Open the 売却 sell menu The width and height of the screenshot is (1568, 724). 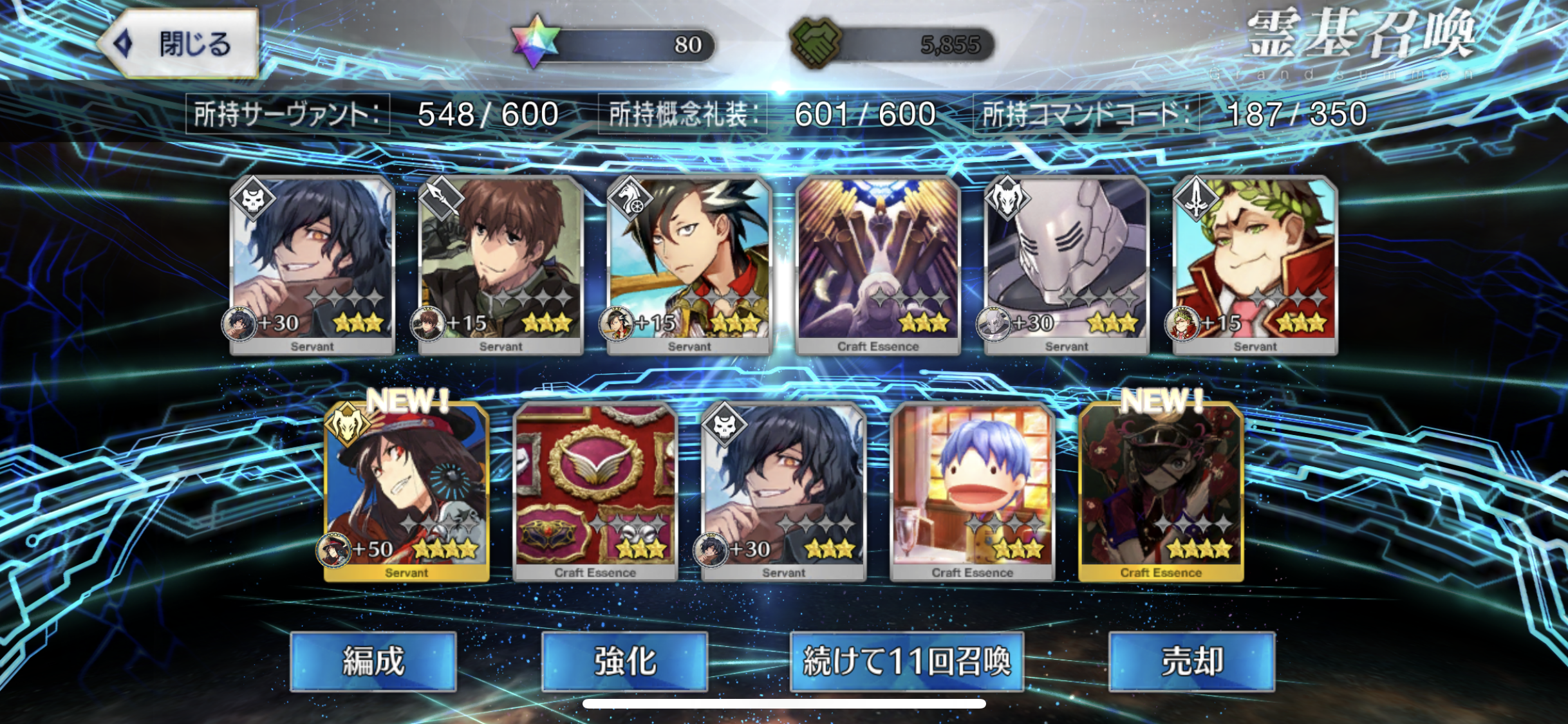(1191, 661)
